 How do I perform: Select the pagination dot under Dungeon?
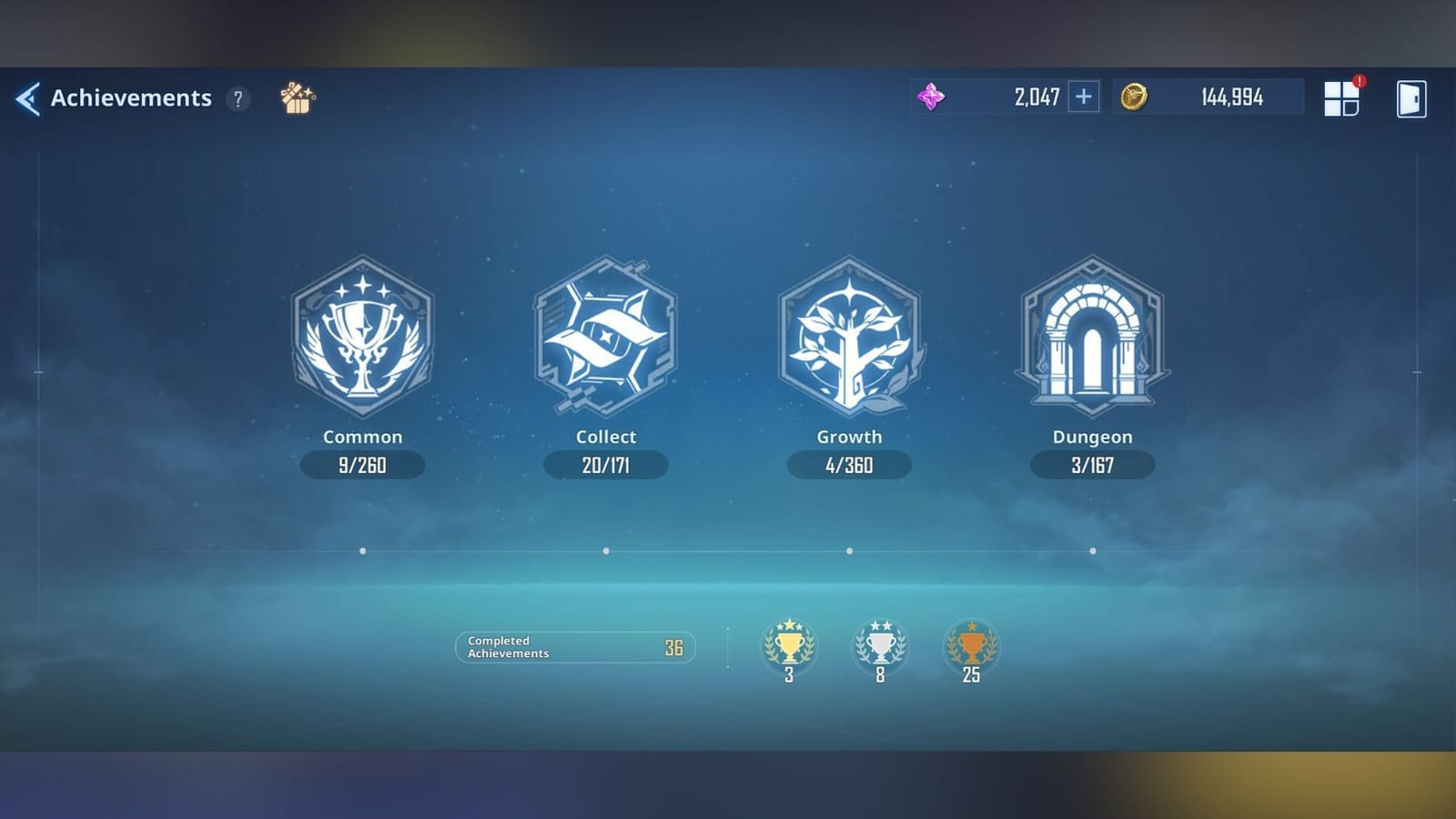(1092, 550)
